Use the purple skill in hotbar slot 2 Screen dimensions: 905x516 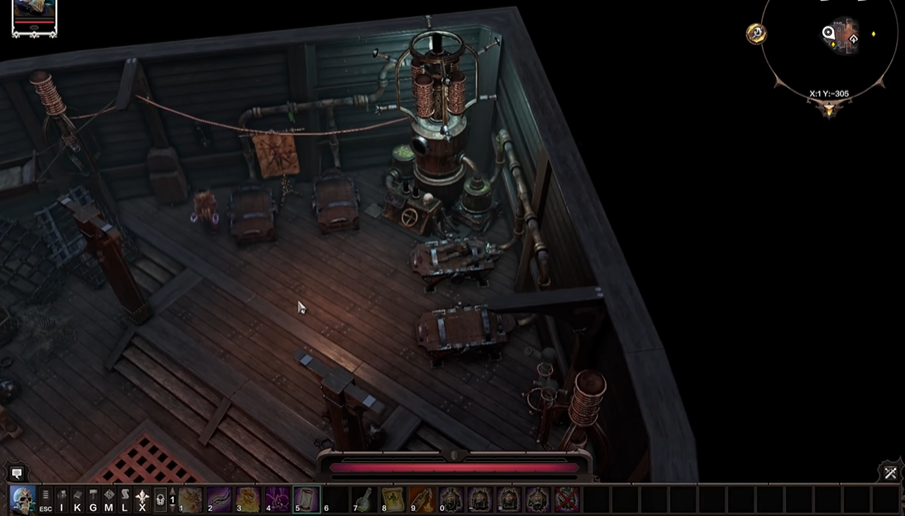(x=219, y=498)
